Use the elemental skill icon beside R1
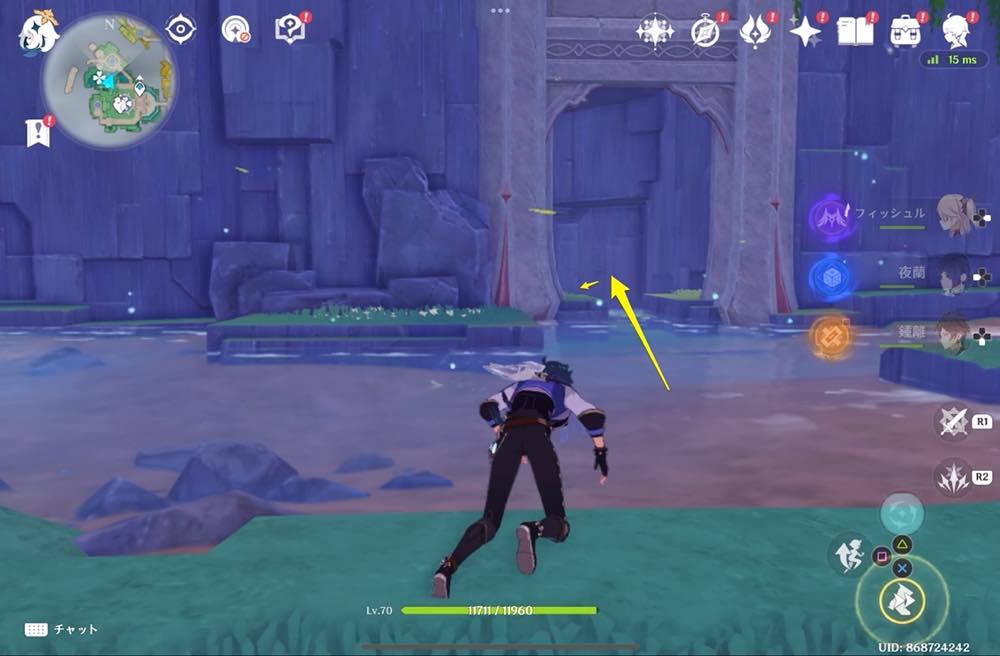The image size is (1000, 656). click(951, 421)
